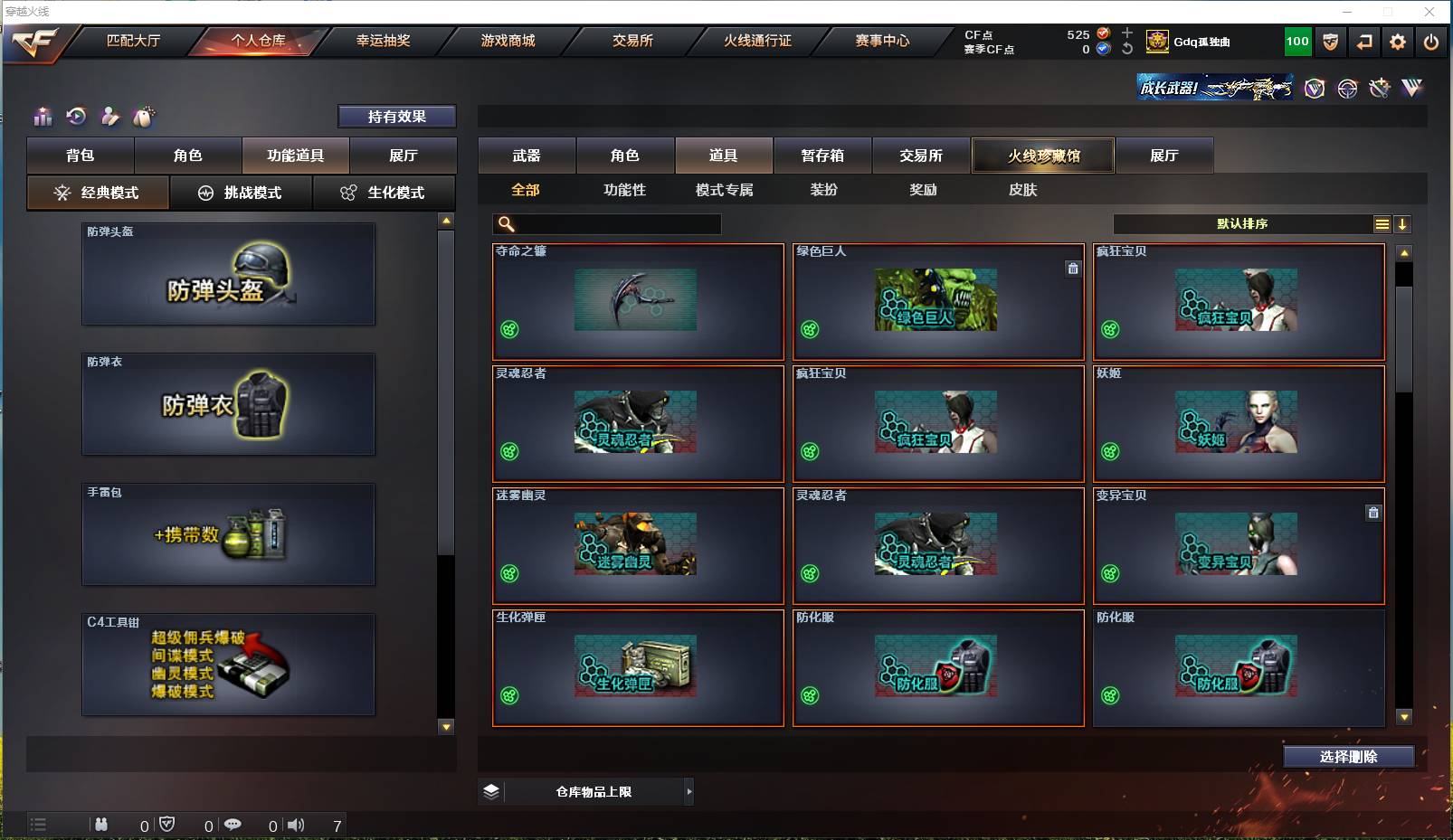Switch to the 火线珍藏馆 tab
Screen dimensions: 1453x840
point(1042,155)
